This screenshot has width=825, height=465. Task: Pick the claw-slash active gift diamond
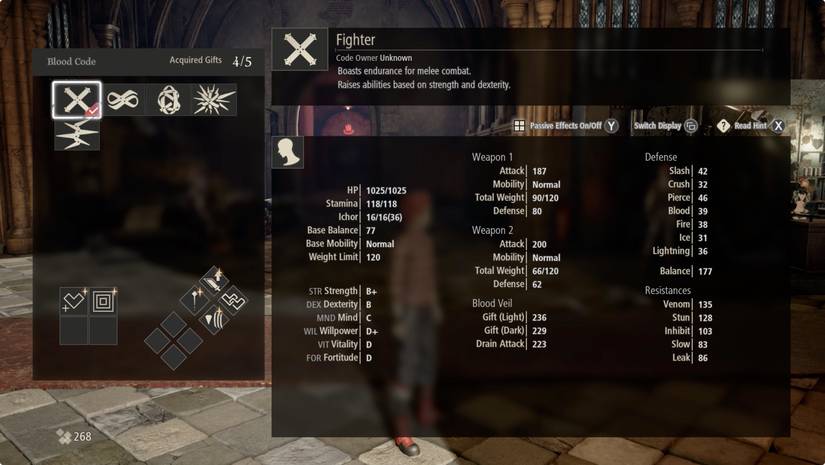tap(214, 319)
